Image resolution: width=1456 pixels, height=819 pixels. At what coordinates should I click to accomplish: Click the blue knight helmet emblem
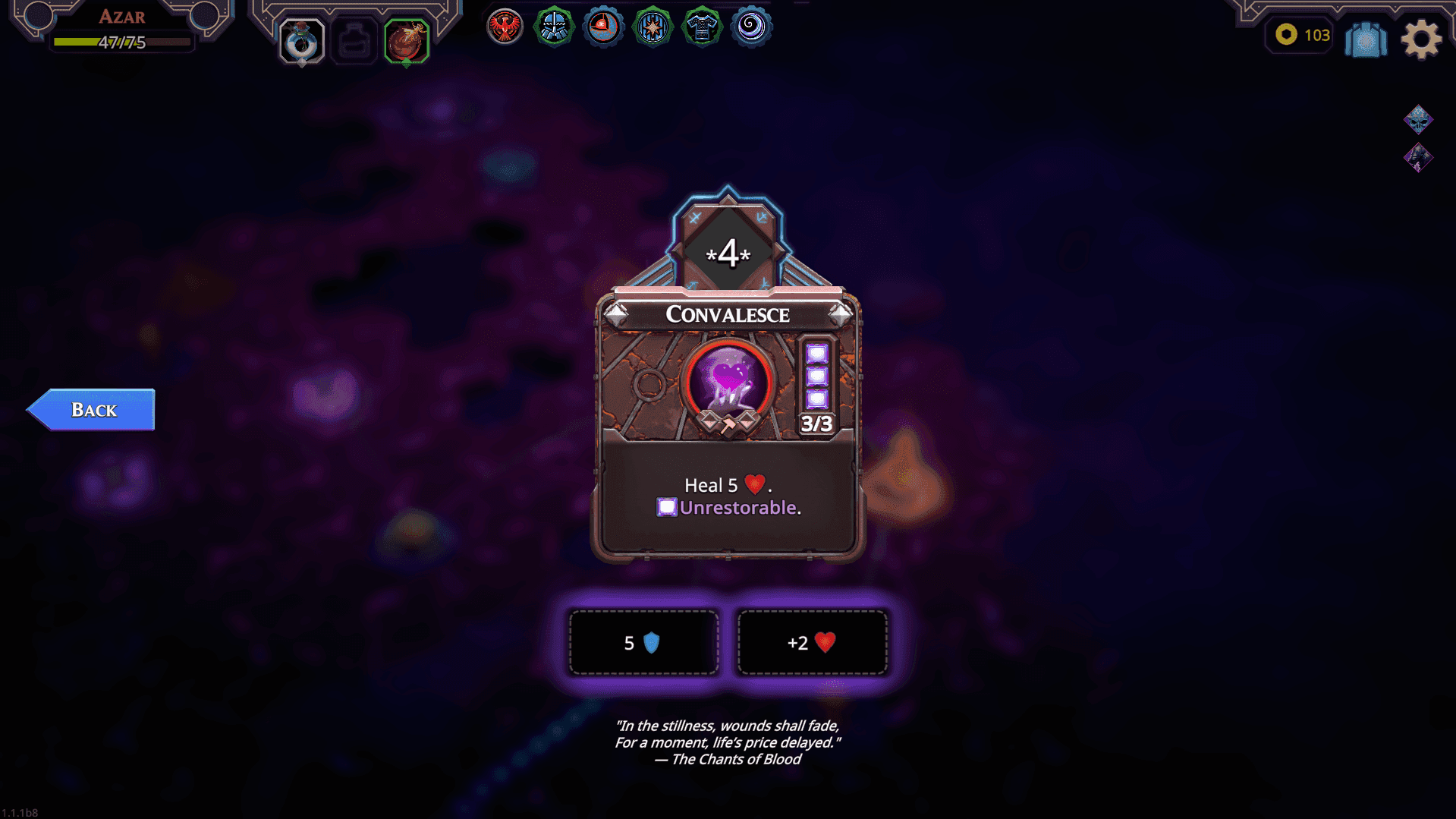[553, 26]
